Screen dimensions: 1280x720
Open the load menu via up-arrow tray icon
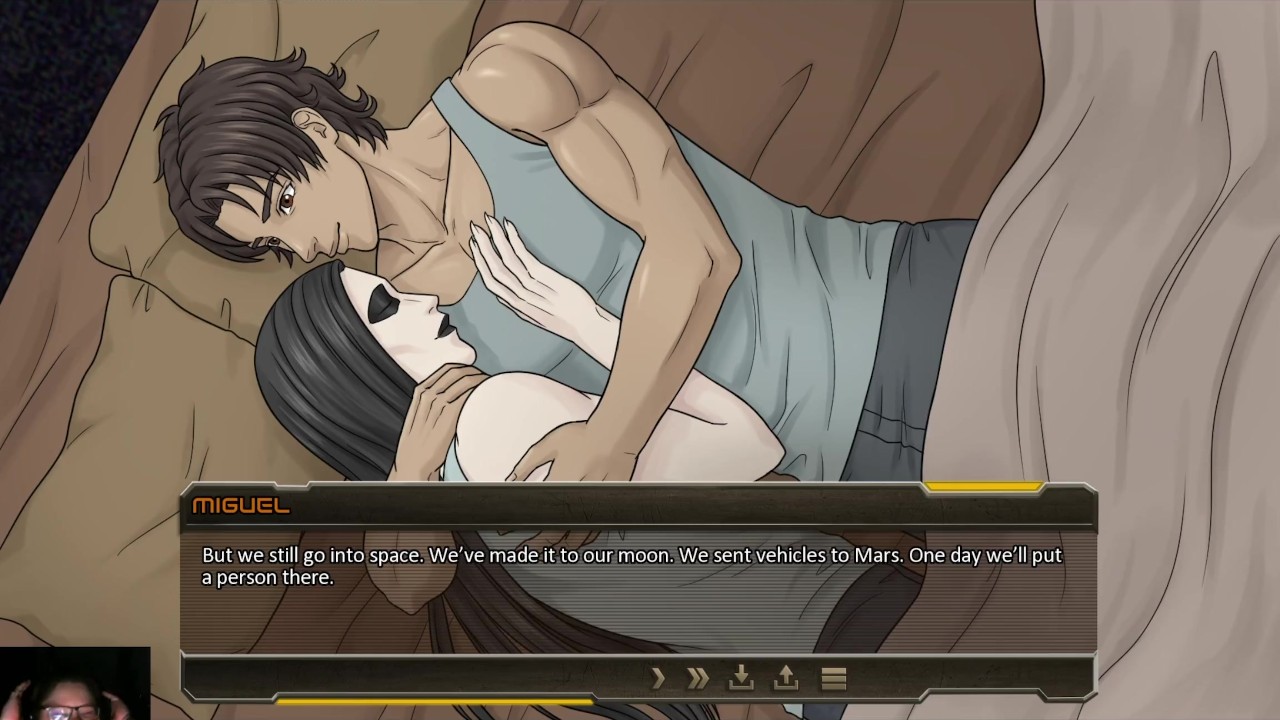(x=786, y=678)
